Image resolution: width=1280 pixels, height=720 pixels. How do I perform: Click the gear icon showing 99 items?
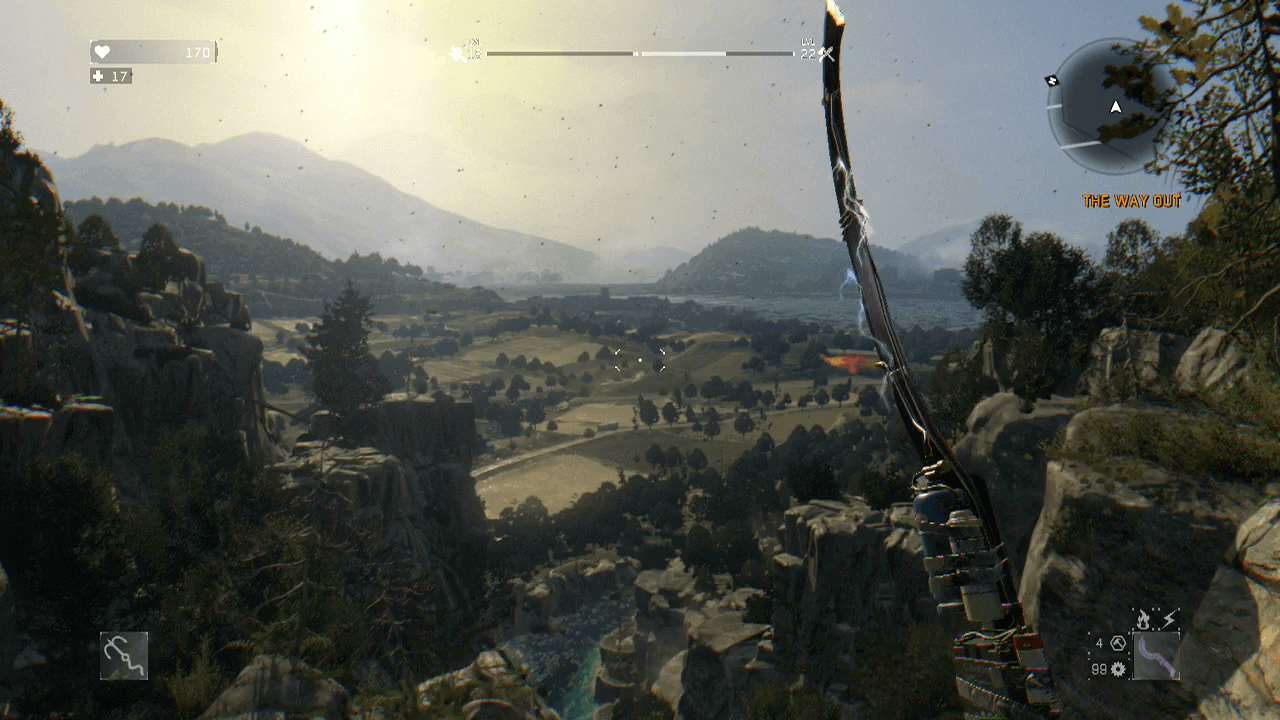[x=1119, y=668]
